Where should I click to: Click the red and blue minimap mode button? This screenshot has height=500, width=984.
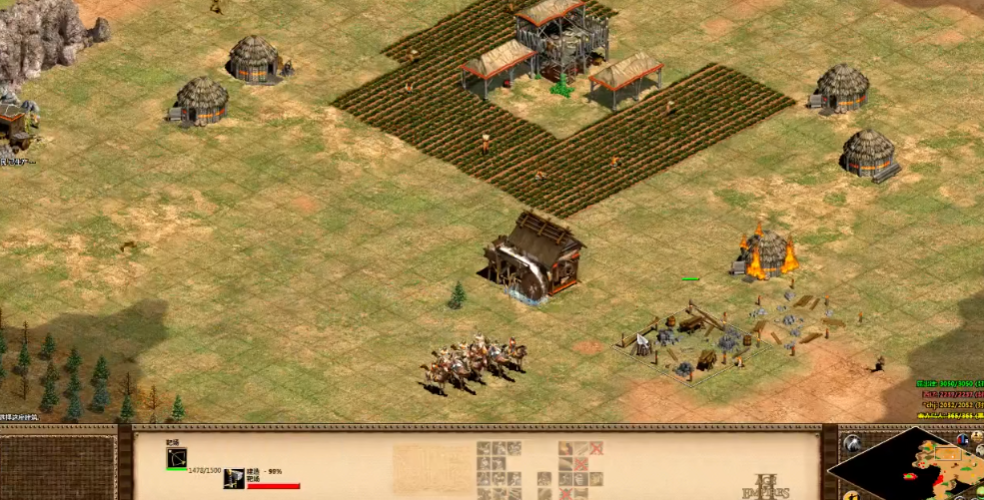pos(962,438)
